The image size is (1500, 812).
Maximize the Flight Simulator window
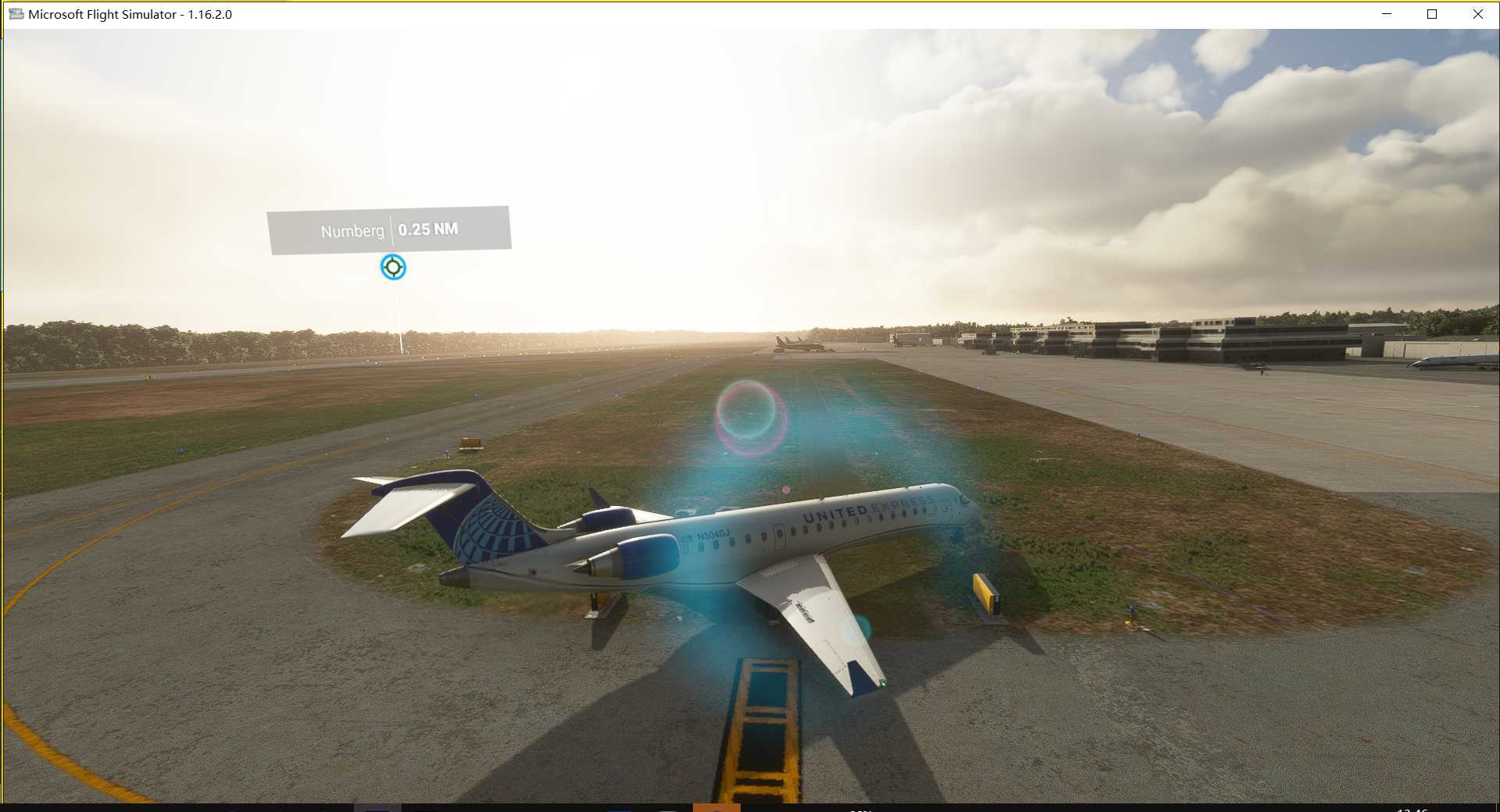point(1432,14)
